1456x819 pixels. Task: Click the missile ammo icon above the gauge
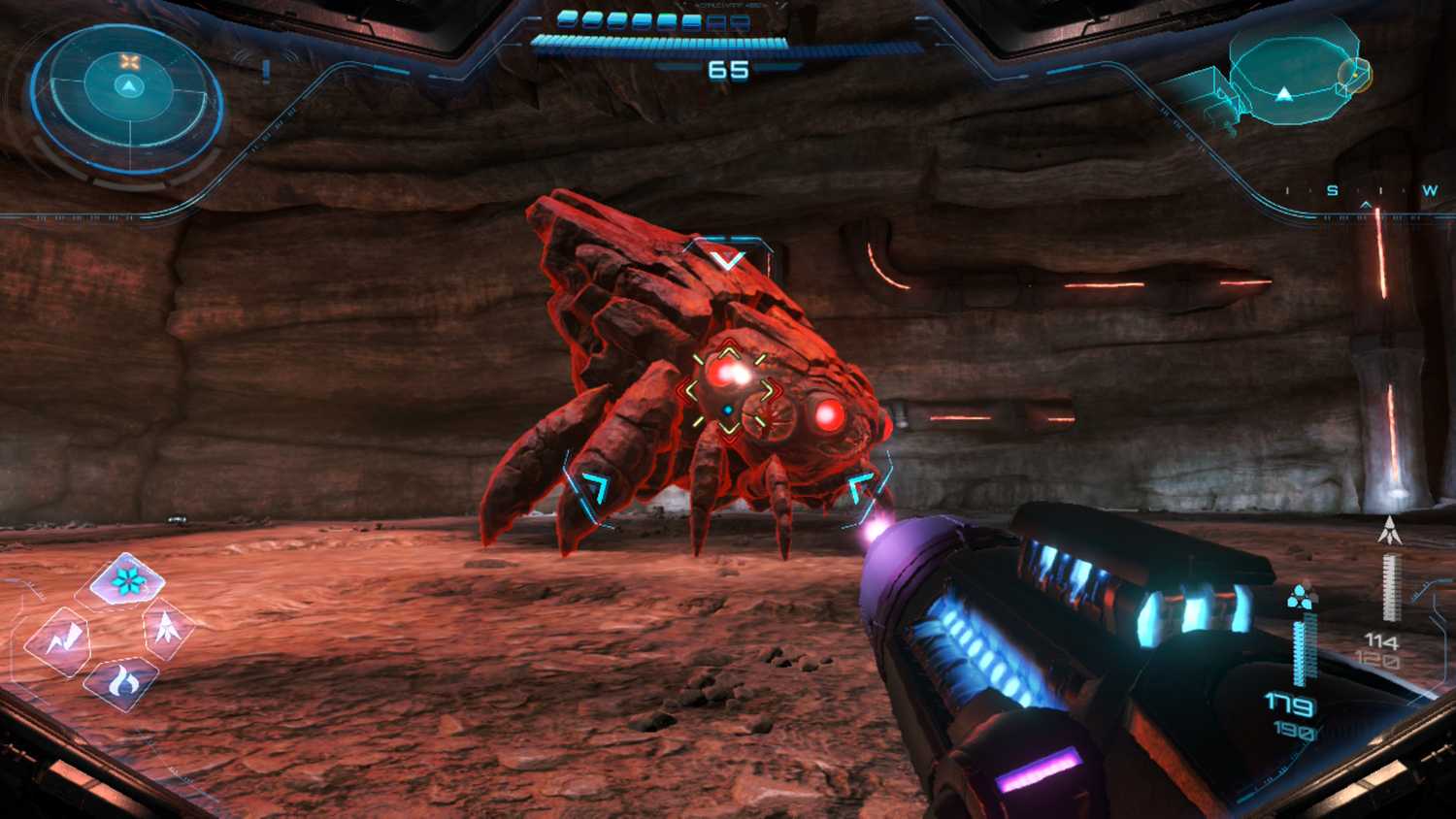[1390, 530]
